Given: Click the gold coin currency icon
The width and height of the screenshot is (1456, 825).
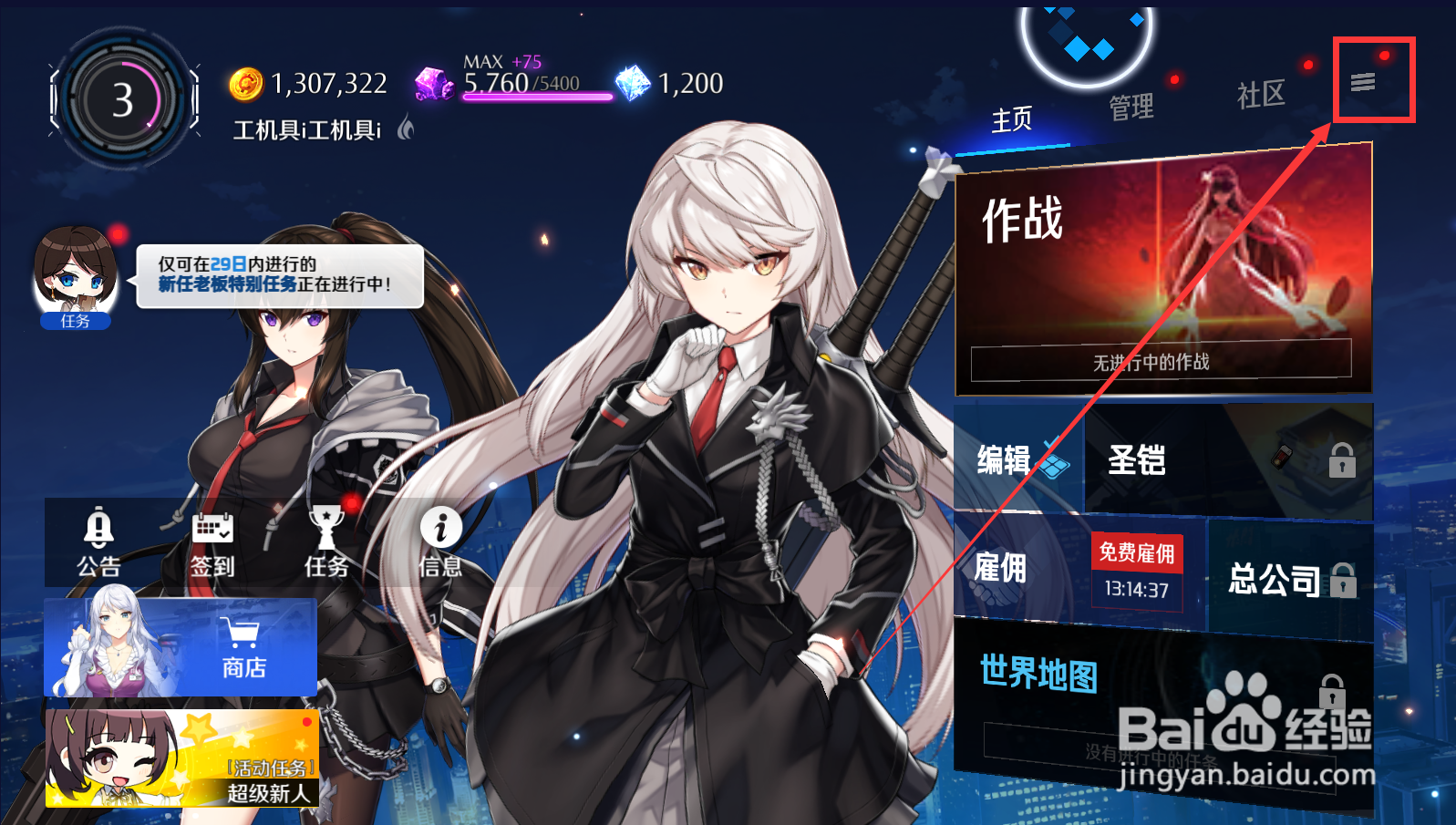Looking at the screenshot, I should [244, 82].
